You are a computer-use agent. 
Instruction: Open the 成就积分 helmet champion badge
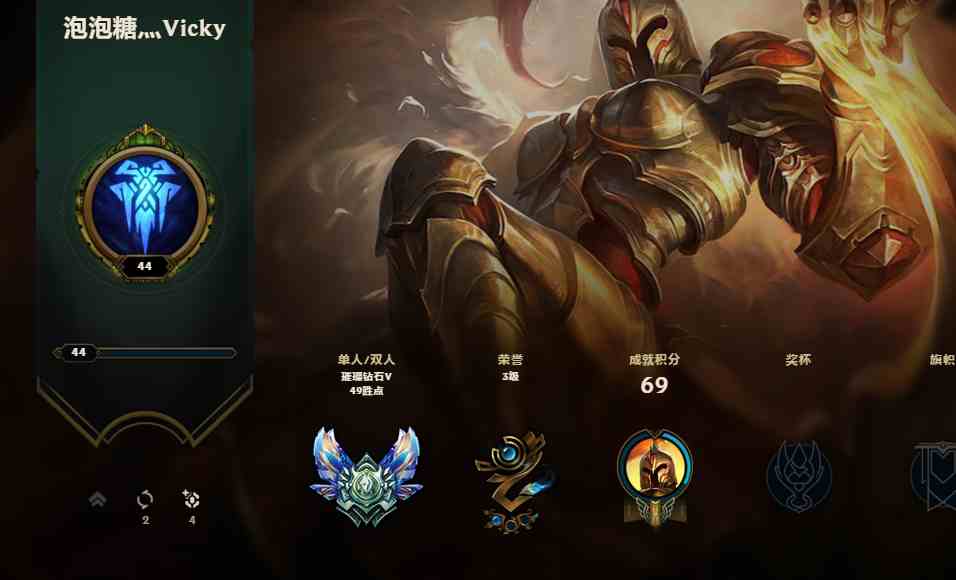tap(654, 474)
